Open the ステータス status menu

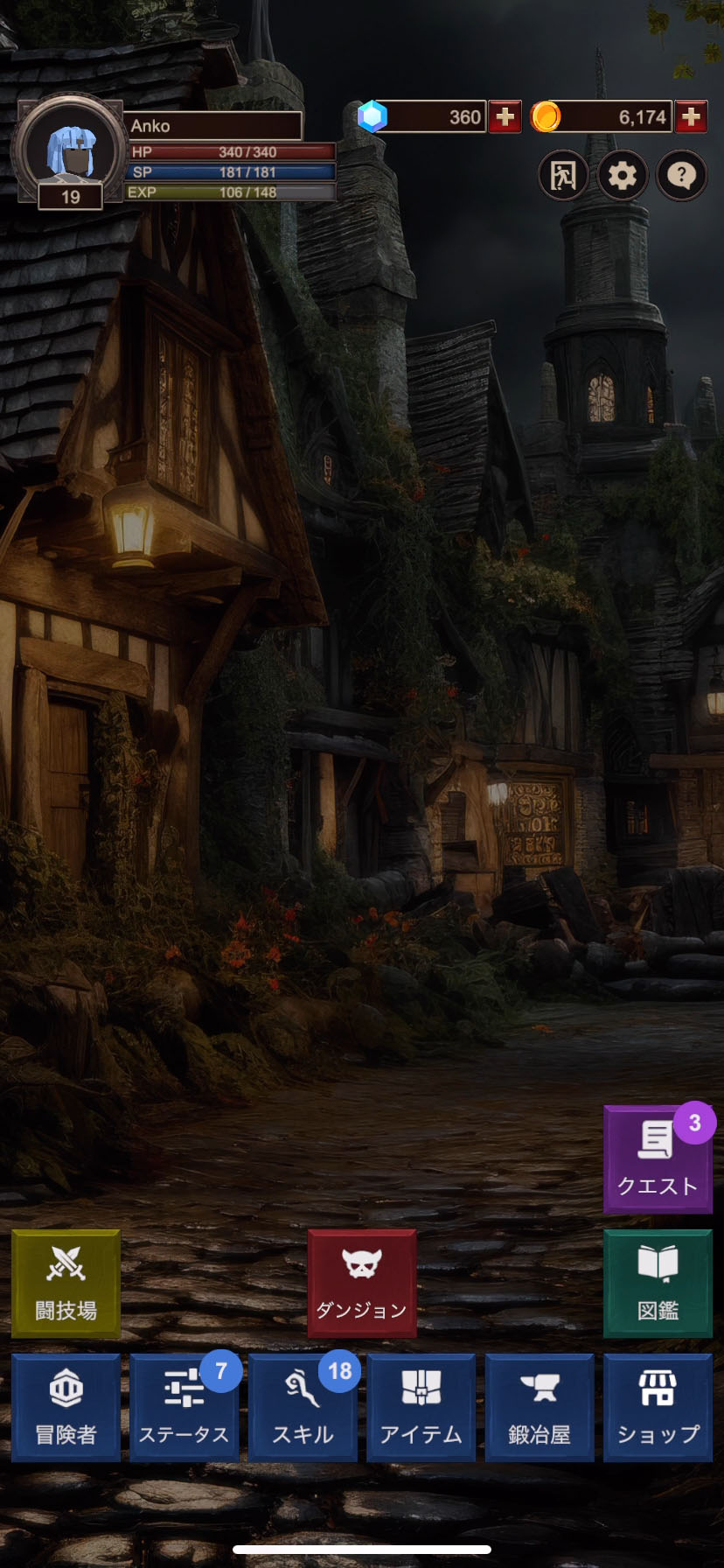[184, 1407]
